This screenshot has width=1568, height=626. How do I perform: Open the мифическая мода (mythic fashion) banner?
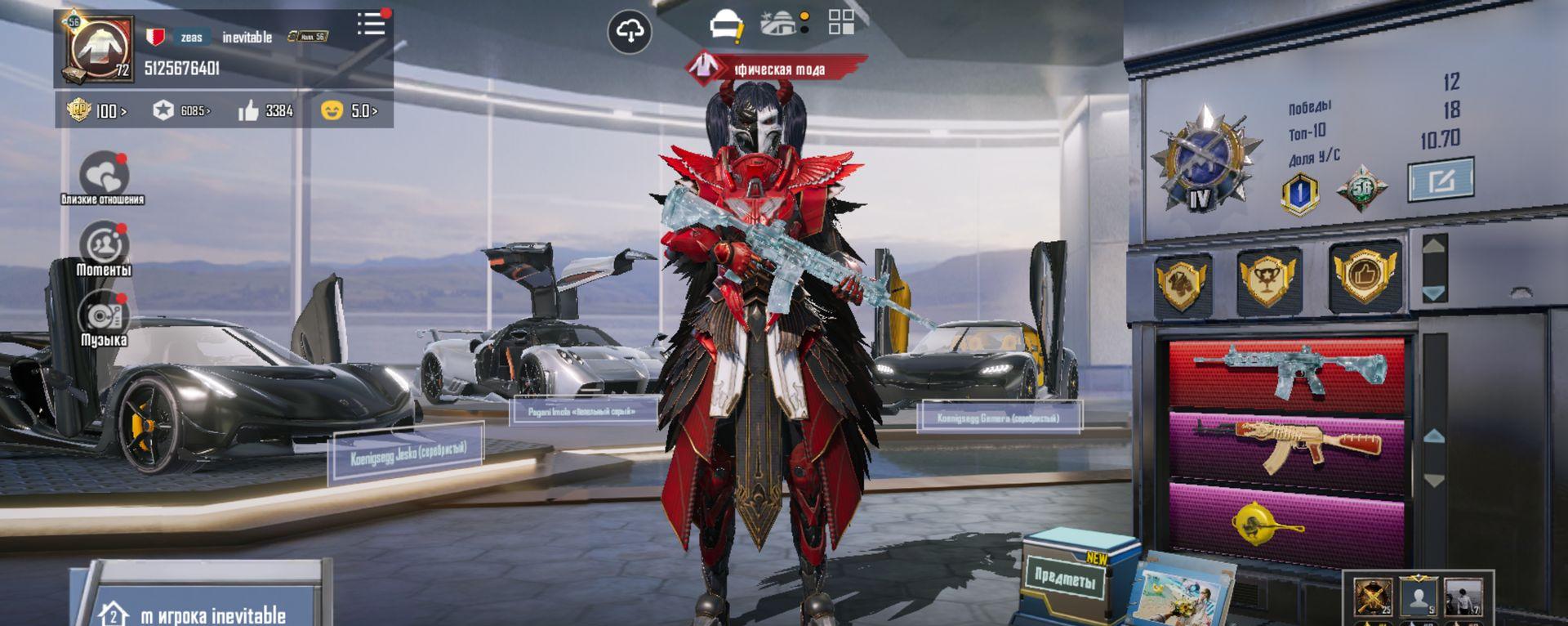(x=777, y=69)
